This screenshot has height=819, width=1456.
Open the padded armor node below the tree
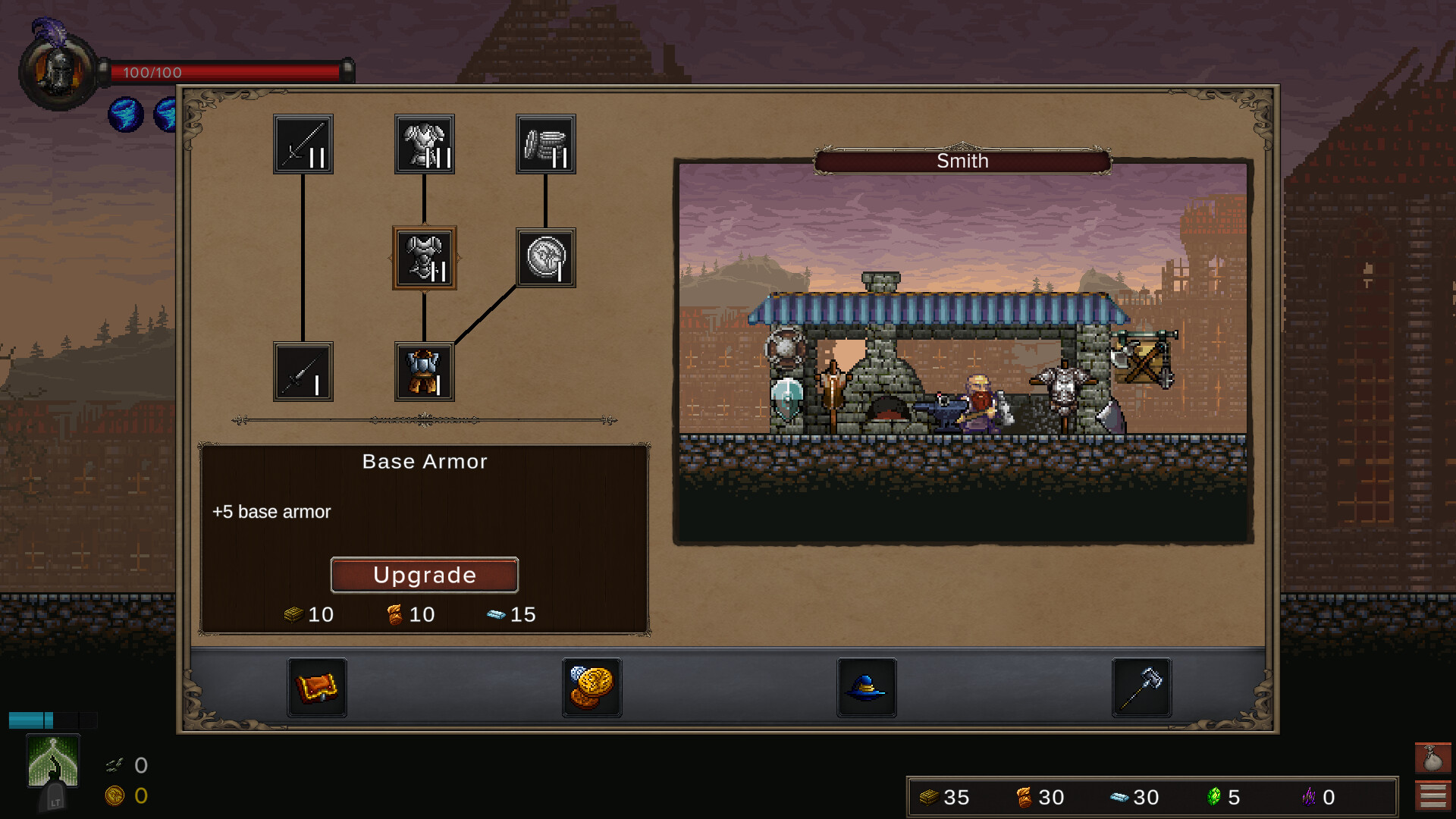[424, 372]
